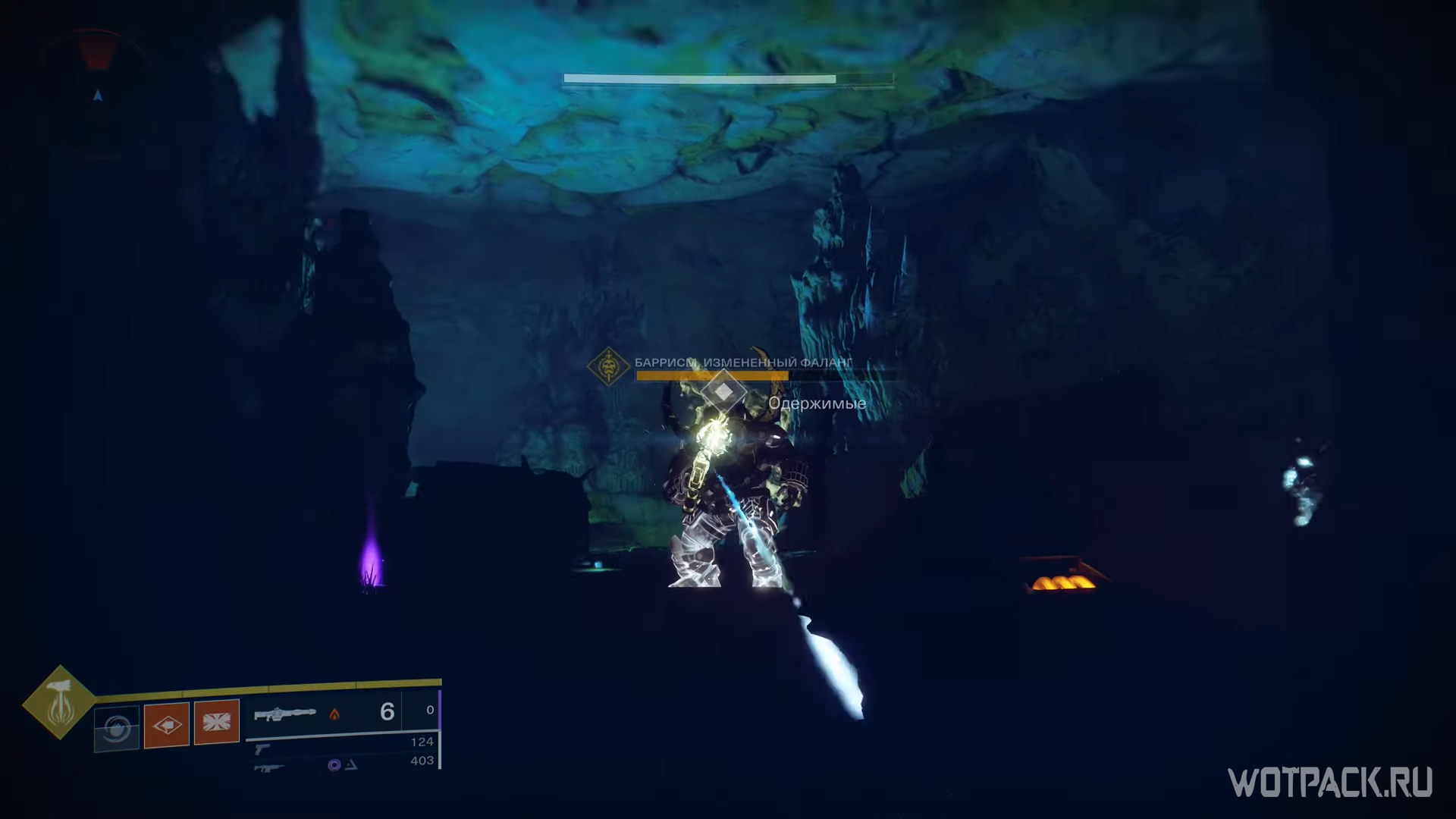
Task: Select the boss skull marker icon
Action: (x=608, y=367)
